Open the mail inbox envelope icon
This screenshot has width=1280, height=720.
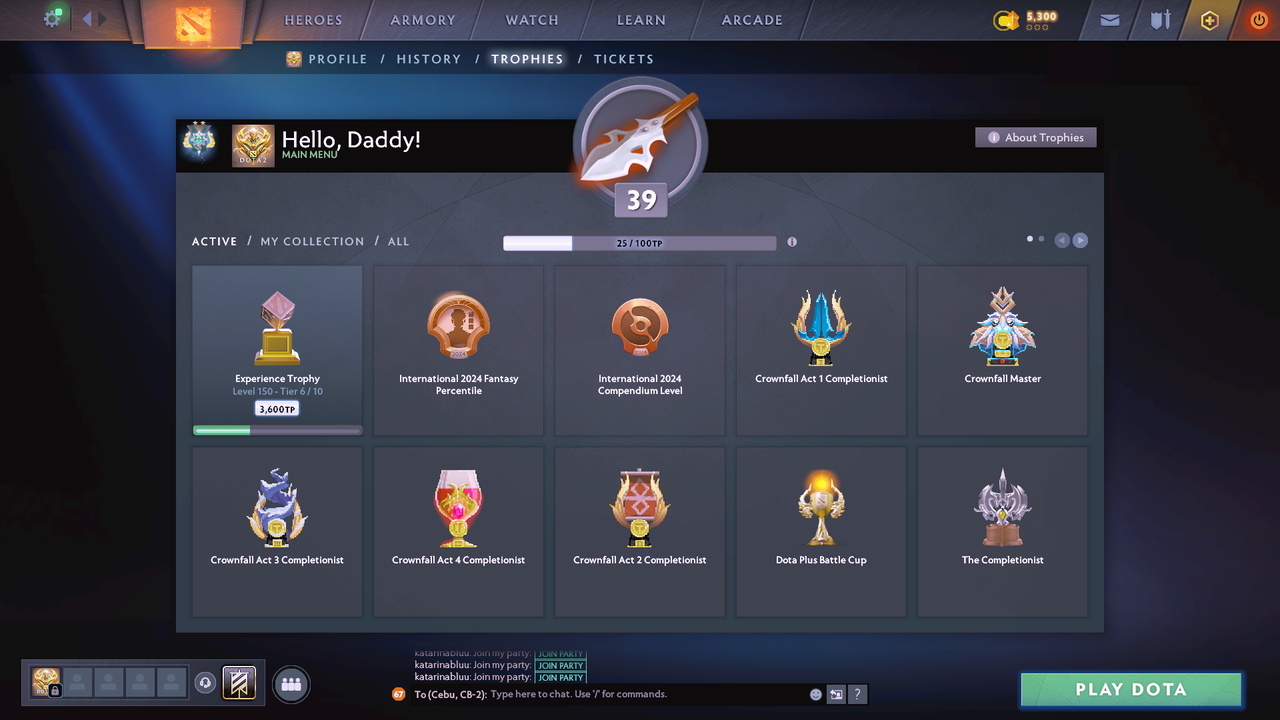(x=1108, y=19)
